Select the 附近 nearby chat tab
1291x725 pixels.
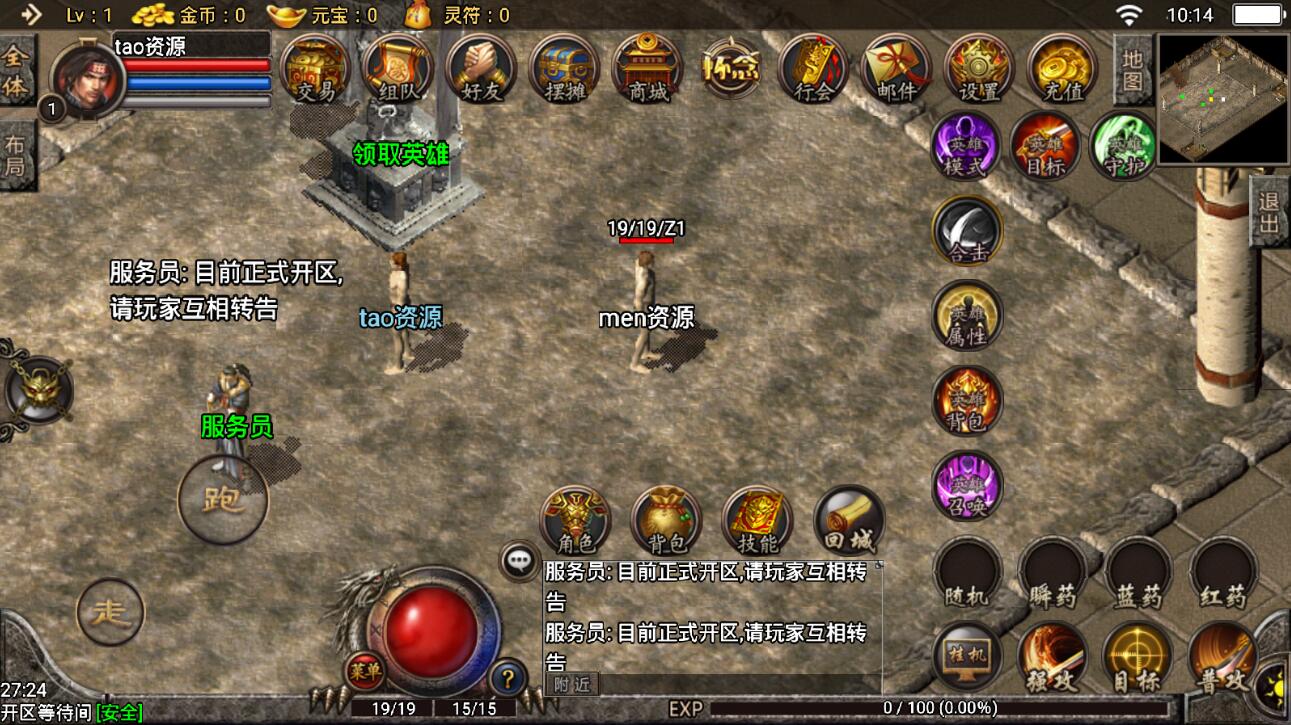[x=572, y=684]
